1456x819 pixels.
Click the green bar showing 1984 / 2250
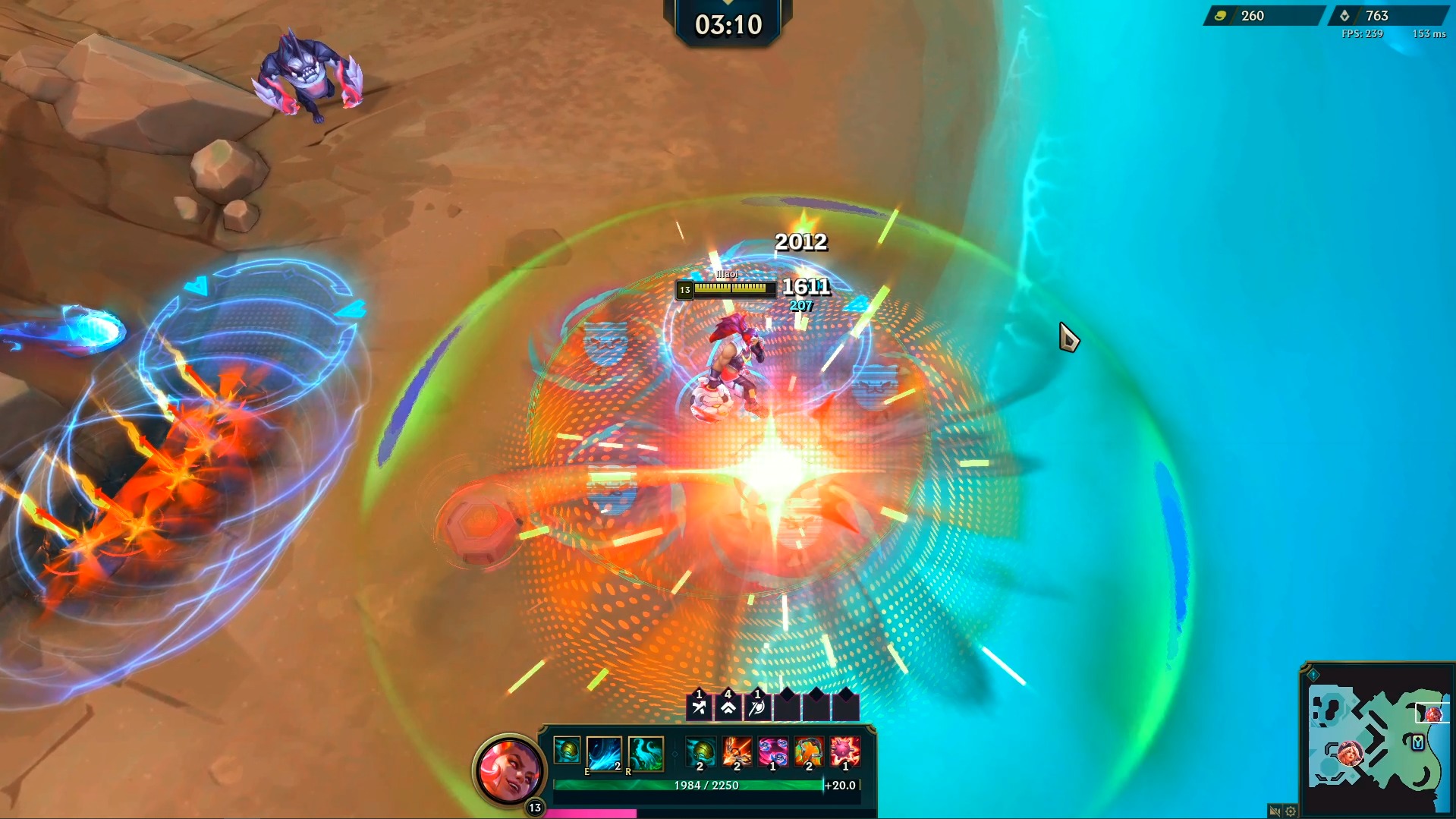[706, 784]
